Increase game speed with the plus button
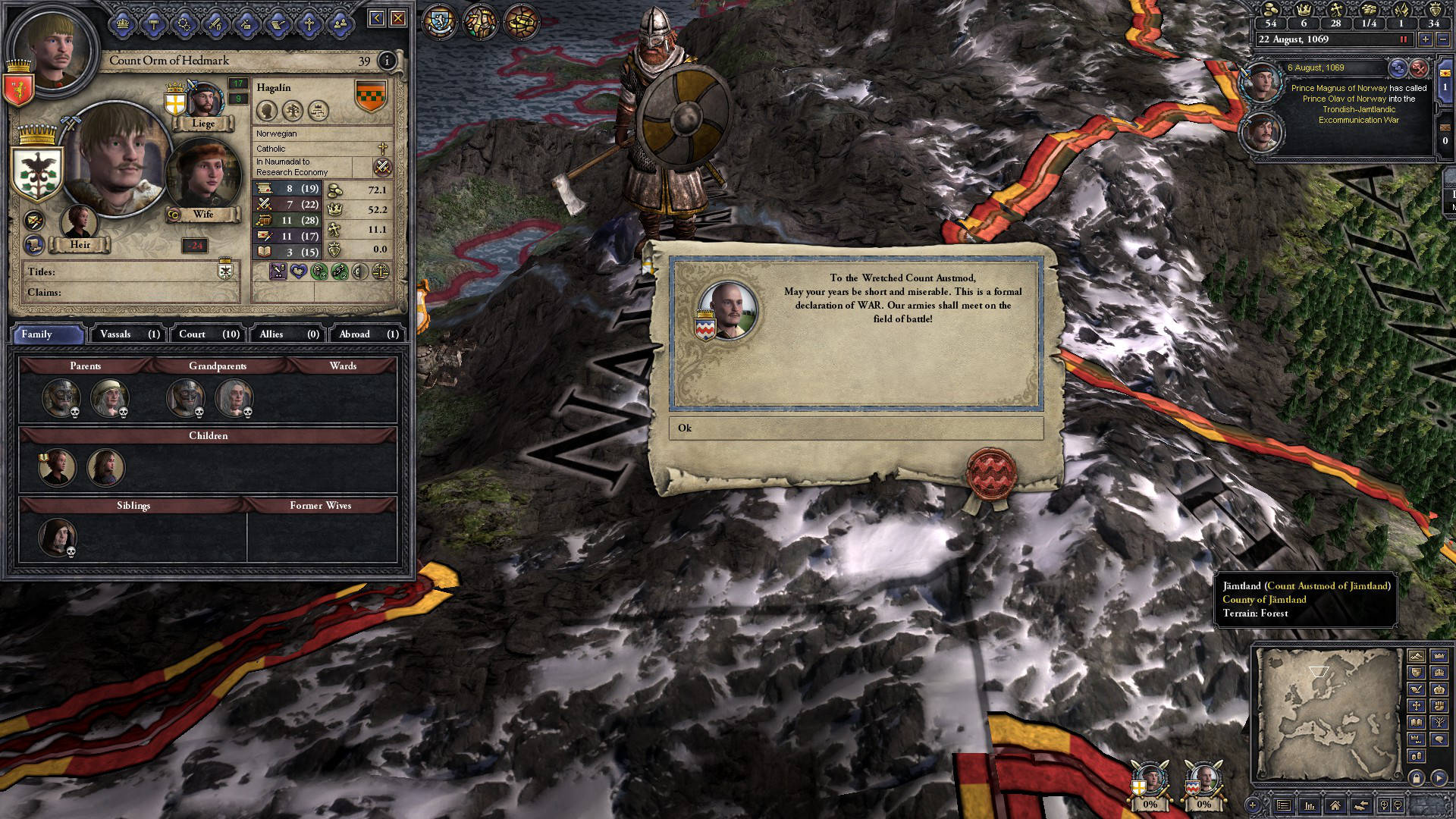This screenshot has height=819, width=1456. tap(1425, 39)
